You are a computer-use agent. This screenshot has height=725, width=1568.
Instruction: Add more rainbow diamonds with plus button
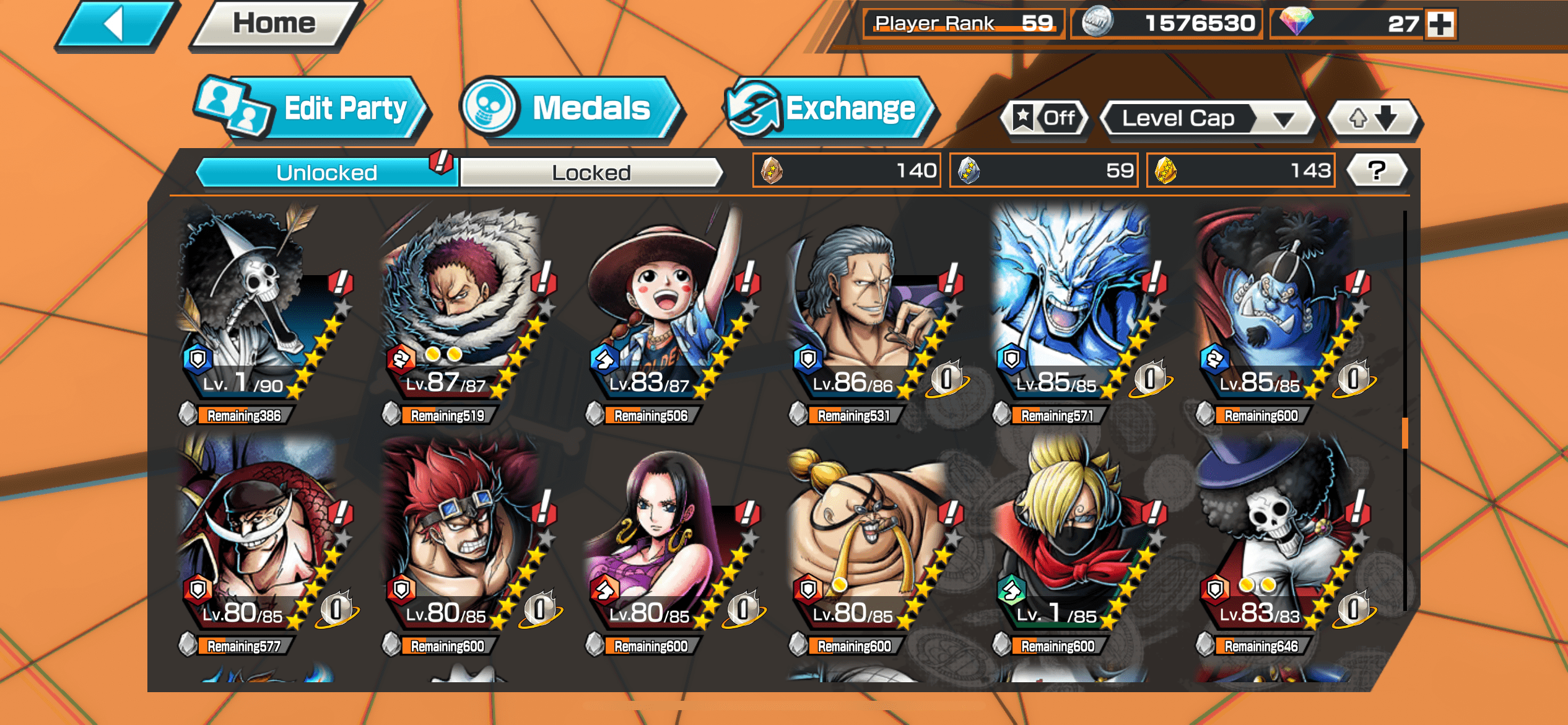coord(1440,24)
